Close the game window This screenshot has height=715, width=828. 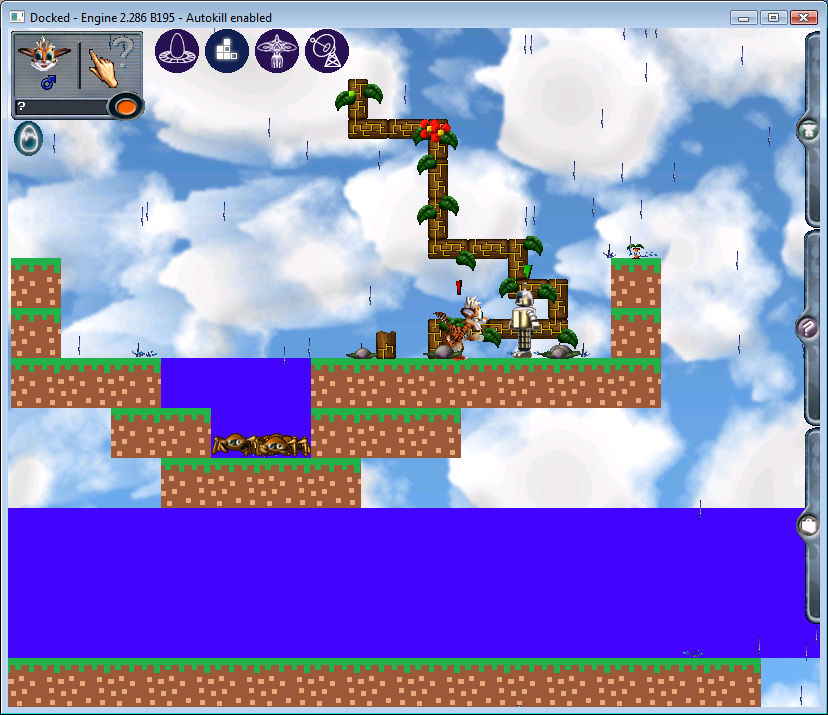803,17
